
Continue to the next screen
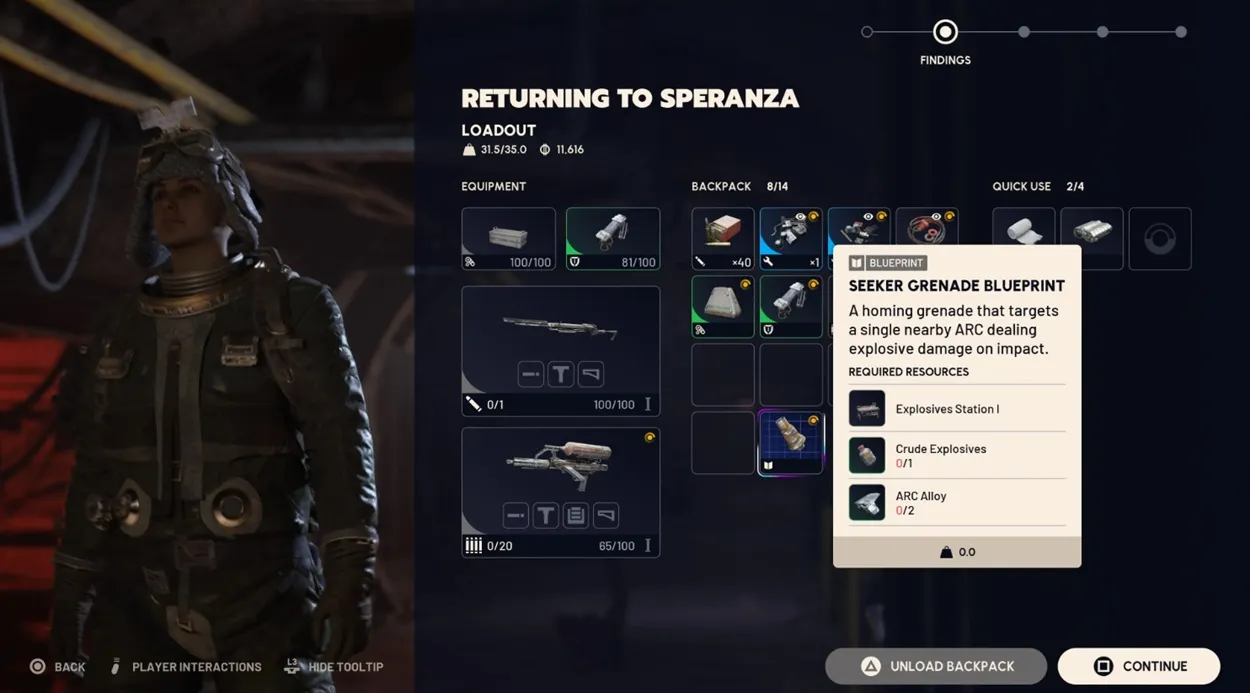(1138, 666)
